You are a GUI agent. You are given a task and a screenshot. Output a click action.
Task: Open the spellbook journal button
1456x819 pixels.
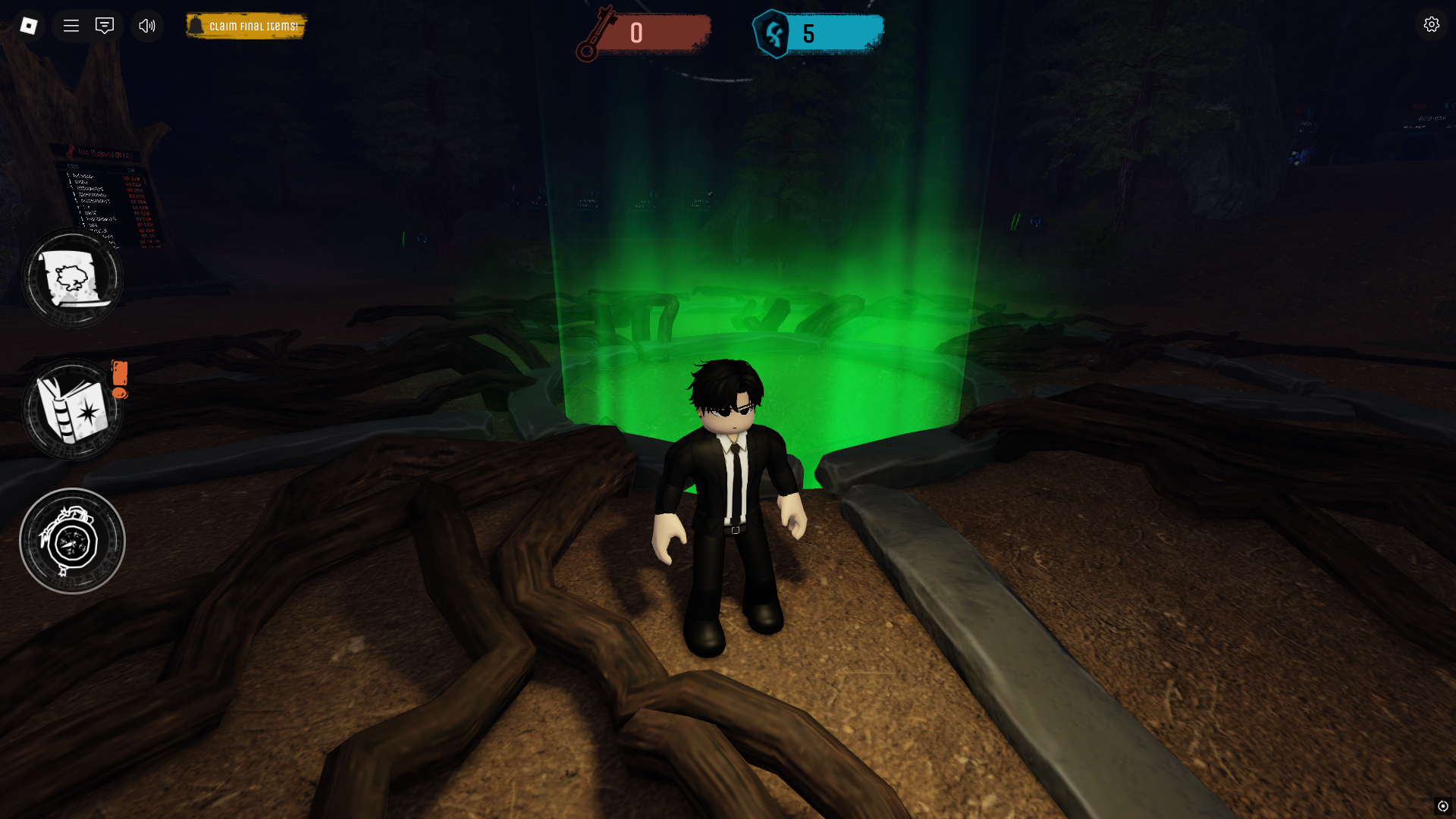tap(72, 409)
